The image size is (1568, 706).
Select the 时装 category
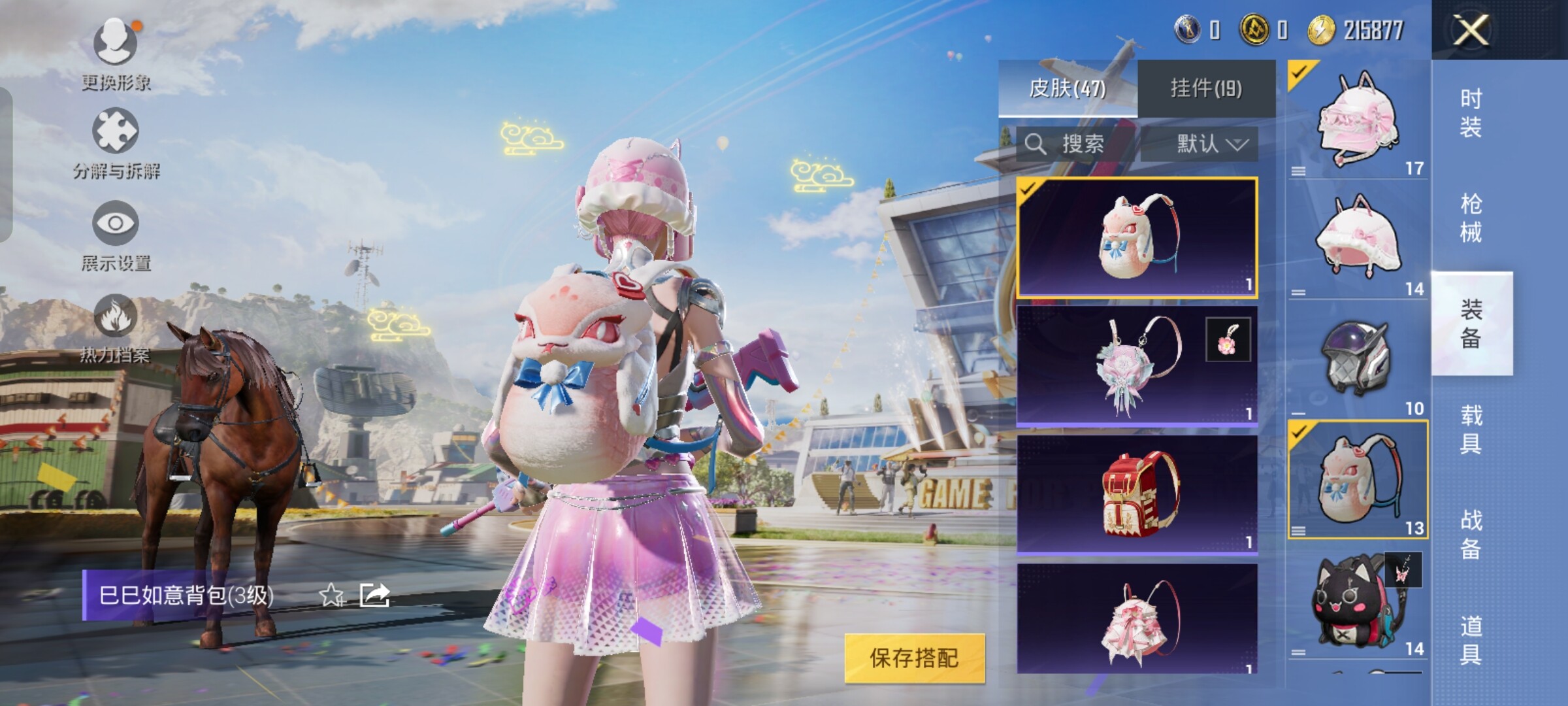pyautogui.click(x=1471, y=112)
